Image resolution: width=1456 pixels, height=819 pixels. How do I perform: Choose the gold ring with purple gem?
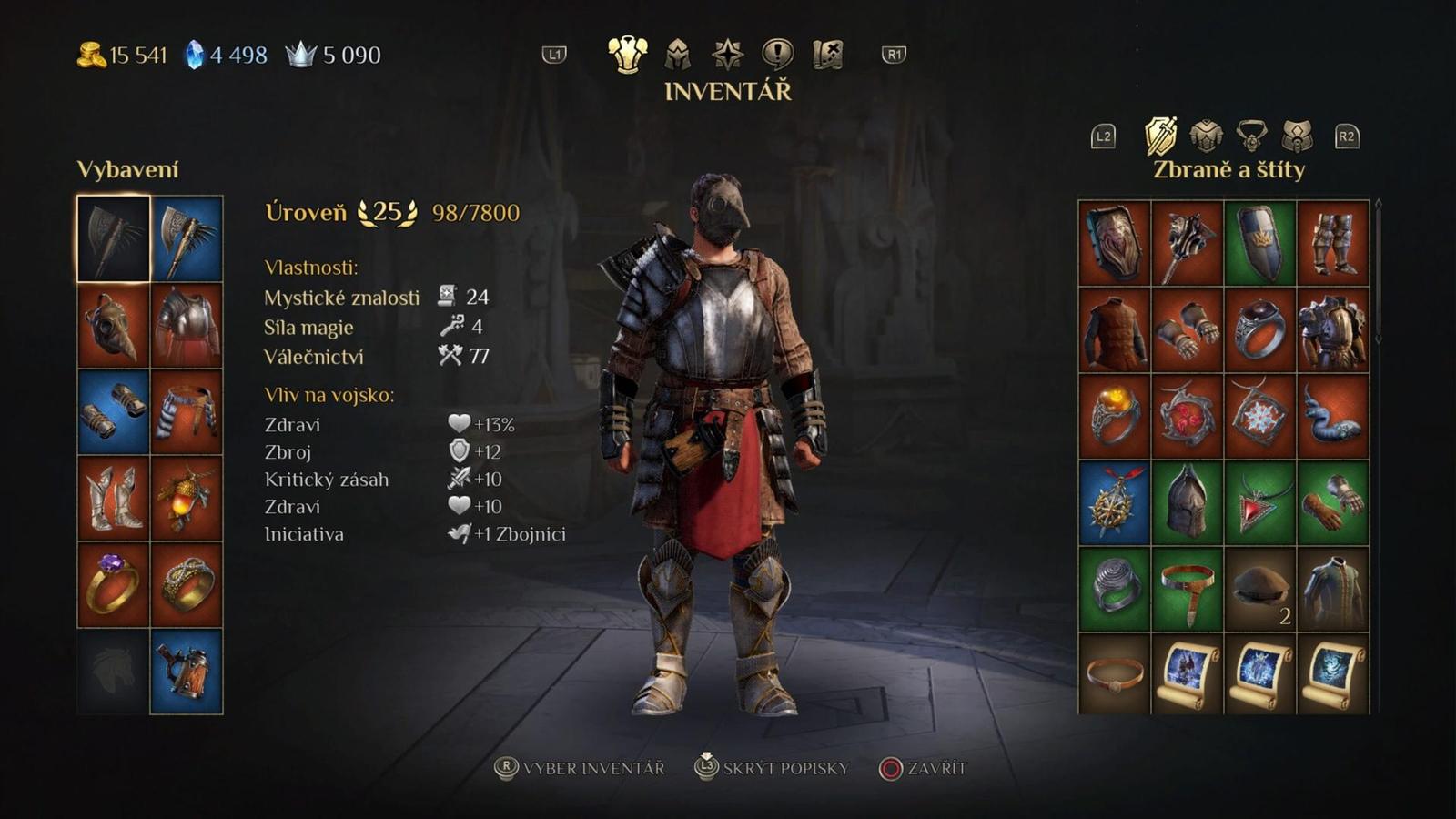coord(114,585)
